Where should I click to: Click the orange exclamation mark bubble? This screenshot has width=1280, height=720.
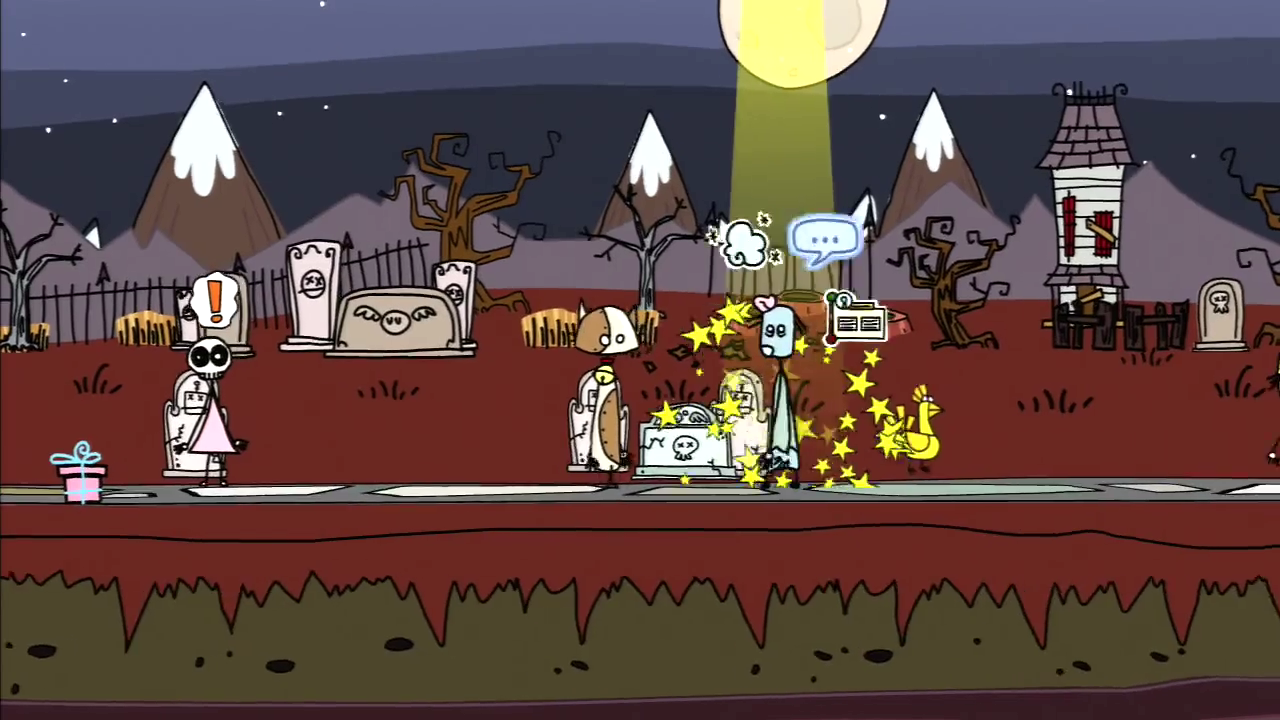tap(214, 301)
